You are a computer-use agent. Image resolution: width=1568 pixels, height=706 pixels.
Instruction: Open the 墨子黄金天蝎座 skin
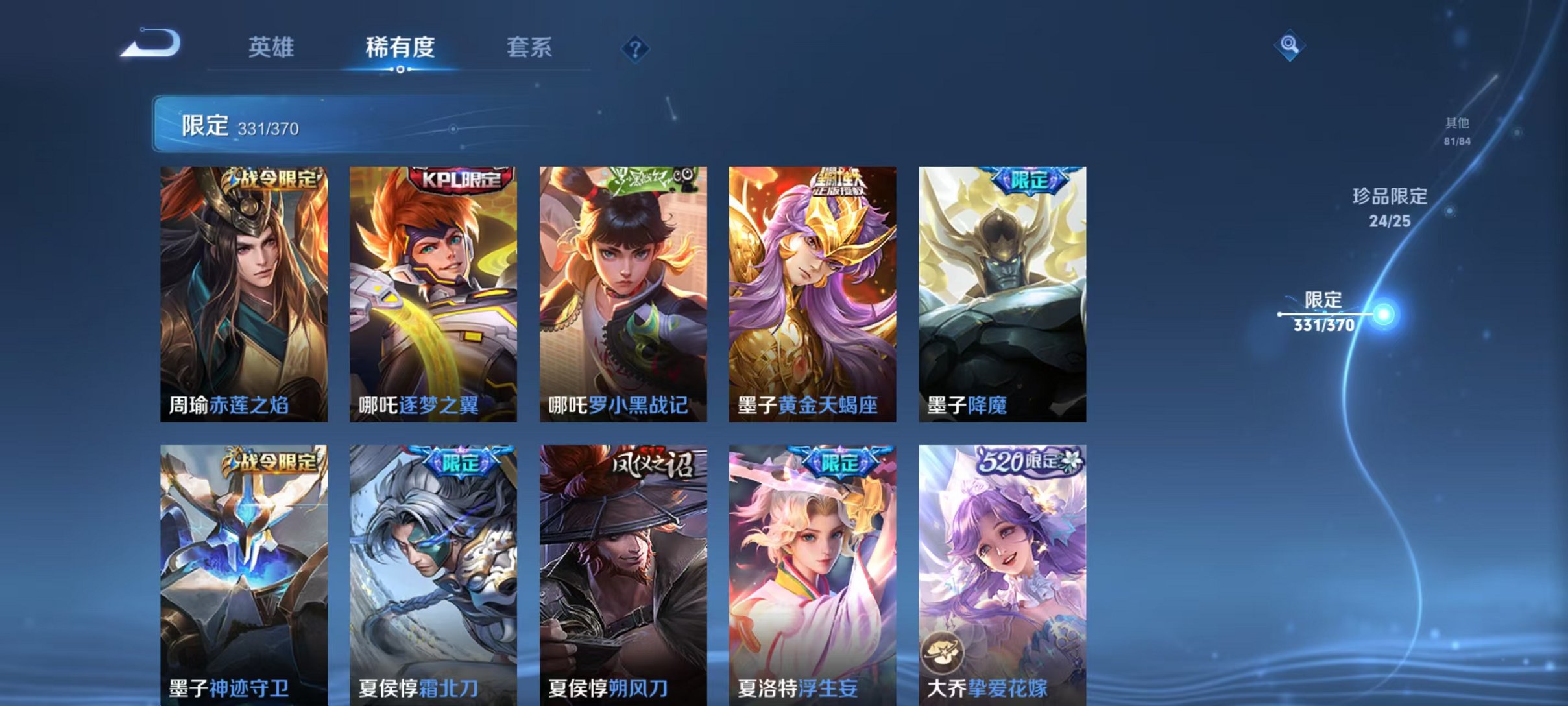(x=811, y=292)
